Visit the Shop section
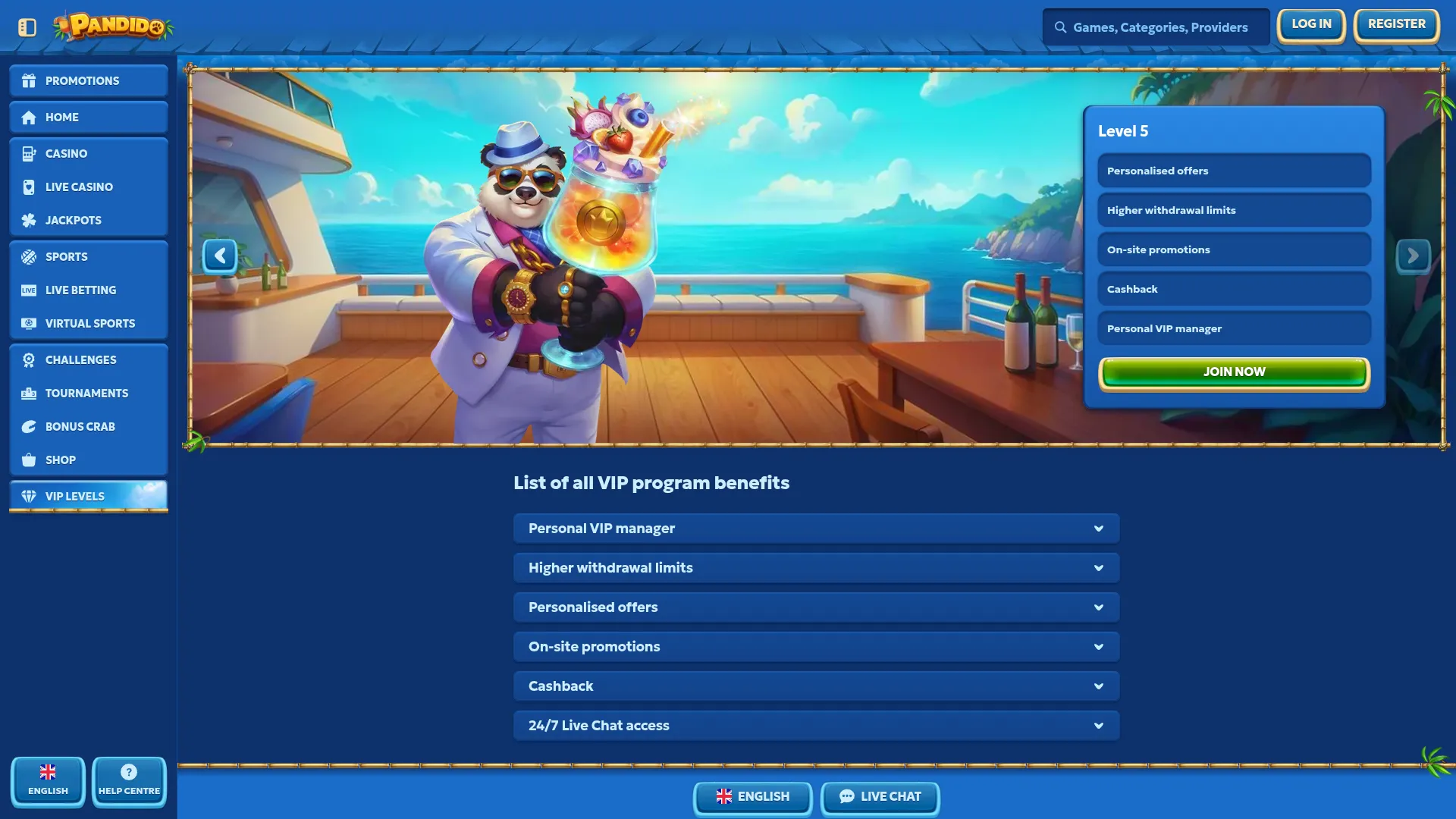The image size is (1456, 819). click(89, 460)
